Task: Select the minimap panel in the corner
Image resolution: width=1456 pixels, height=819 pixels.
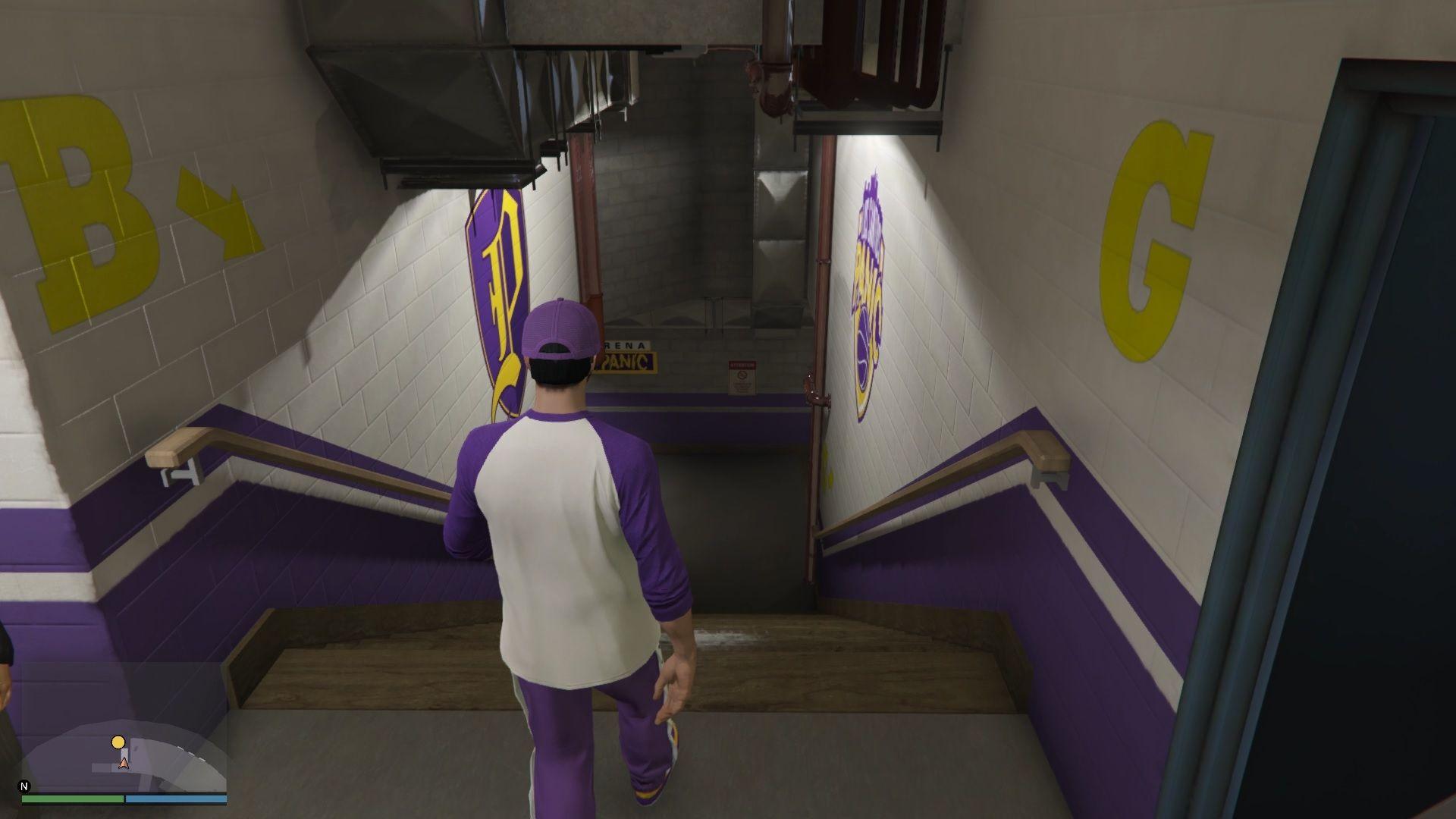Action: click(121, 751)
